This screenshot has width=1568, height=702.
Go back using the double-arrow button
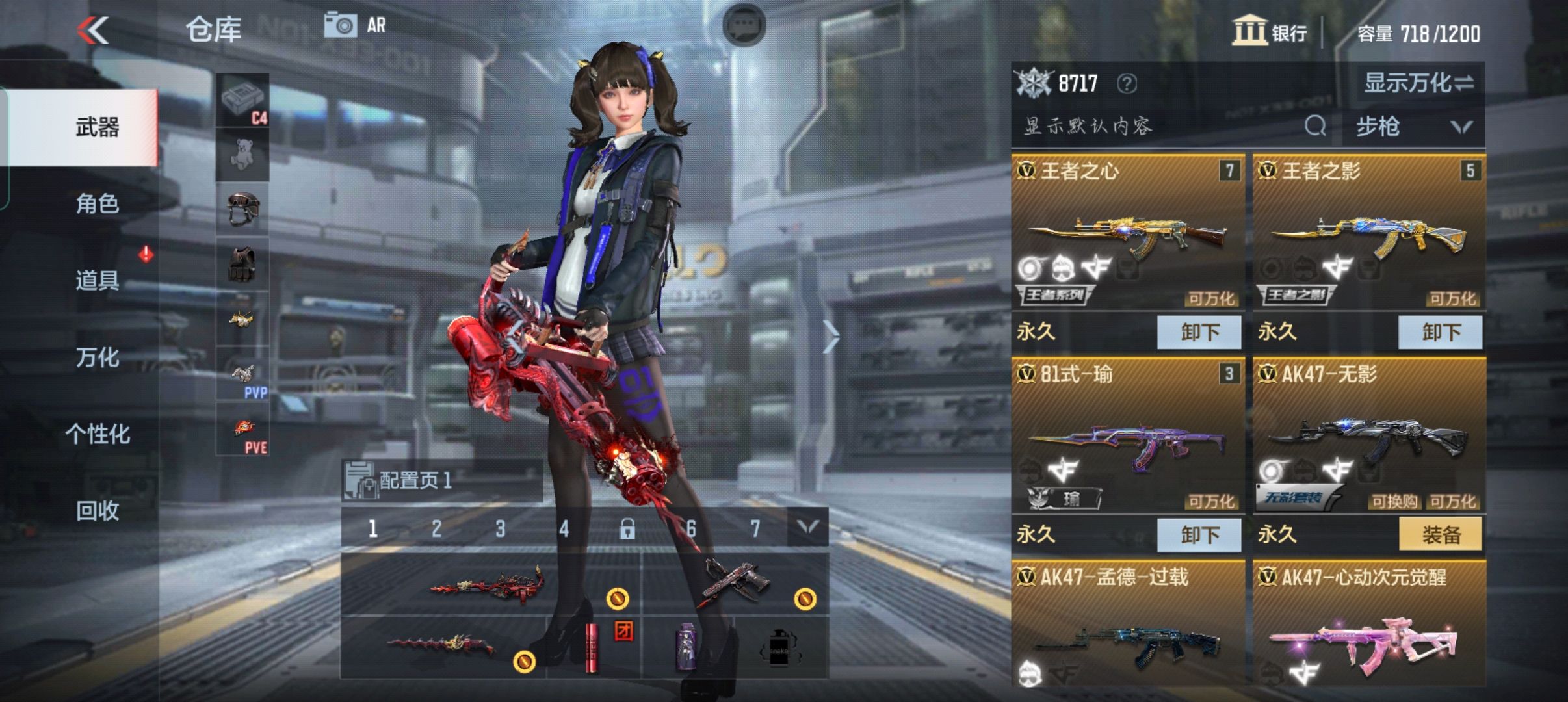click(94, 31)
